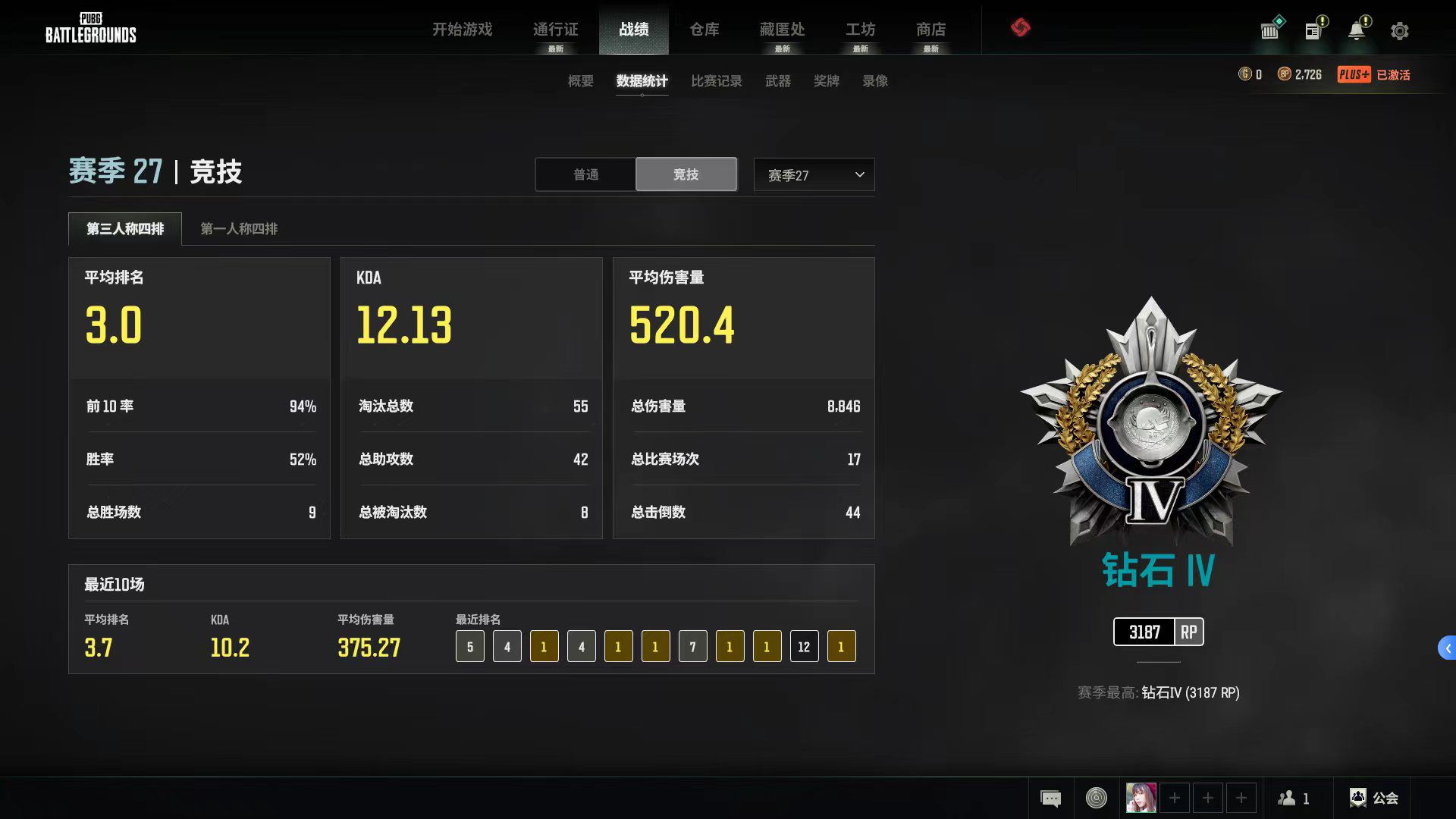The width and height of the screenshot is (1456, 819).
Task: Click the red PUBG brand logo icon
Action: (x=1021, y=28)
